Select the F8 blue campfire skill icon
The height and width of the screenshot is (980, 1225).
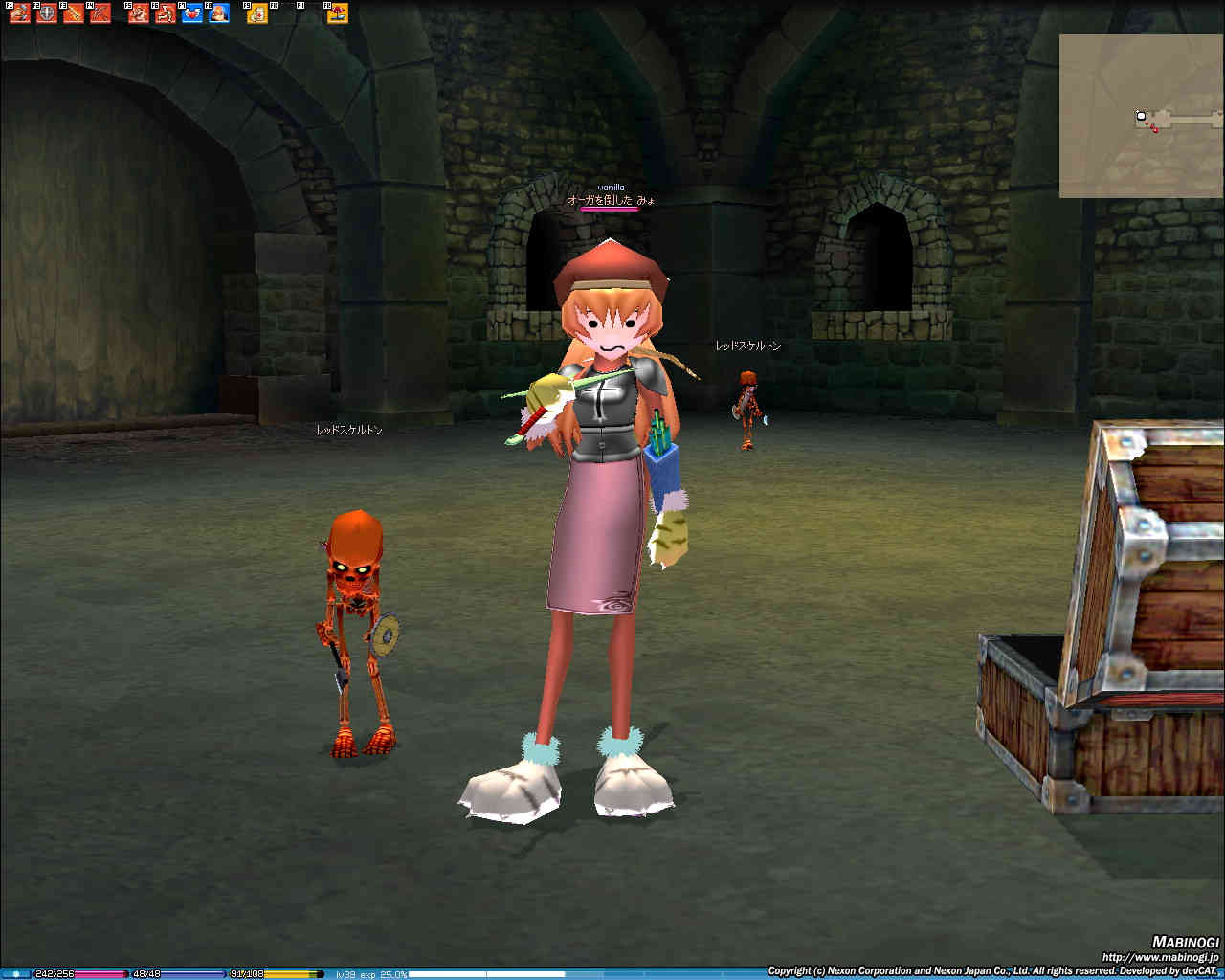pos(219,13)
